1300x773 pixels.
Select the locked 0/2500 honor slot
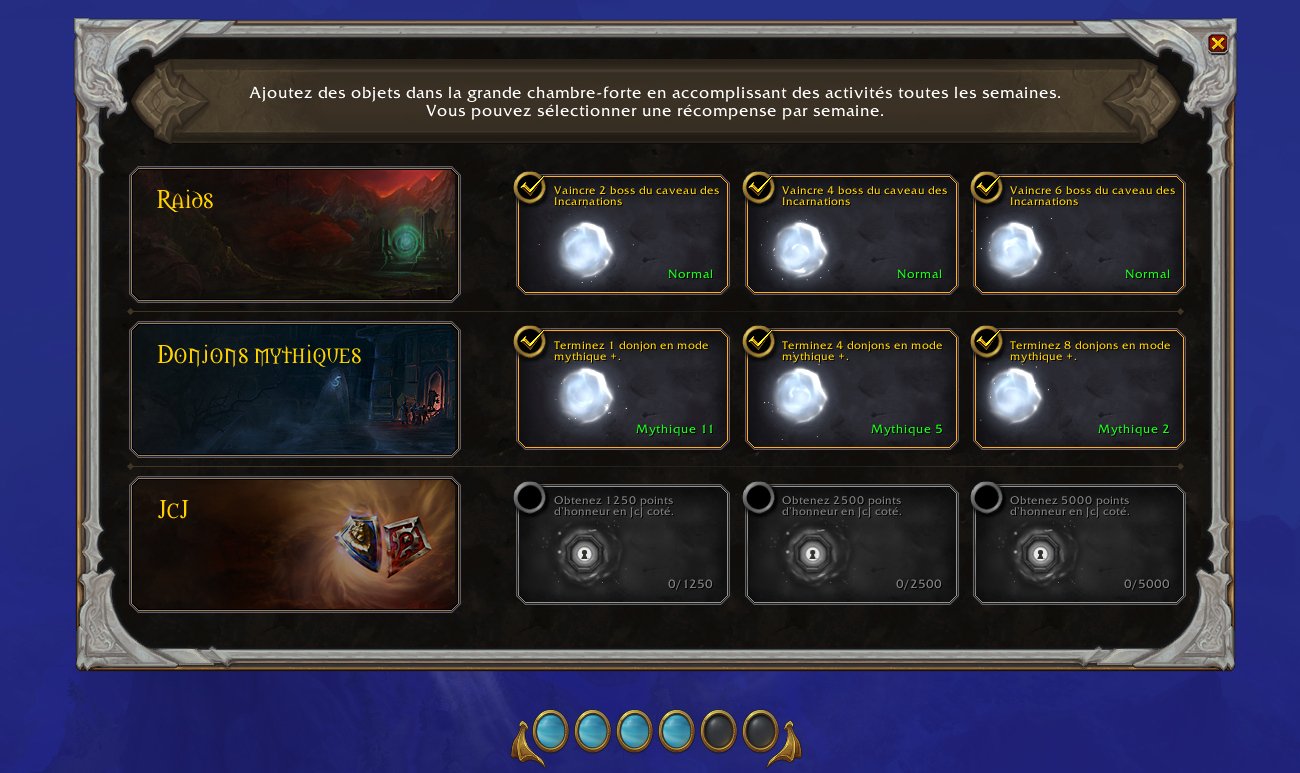[x=851, y=545]
